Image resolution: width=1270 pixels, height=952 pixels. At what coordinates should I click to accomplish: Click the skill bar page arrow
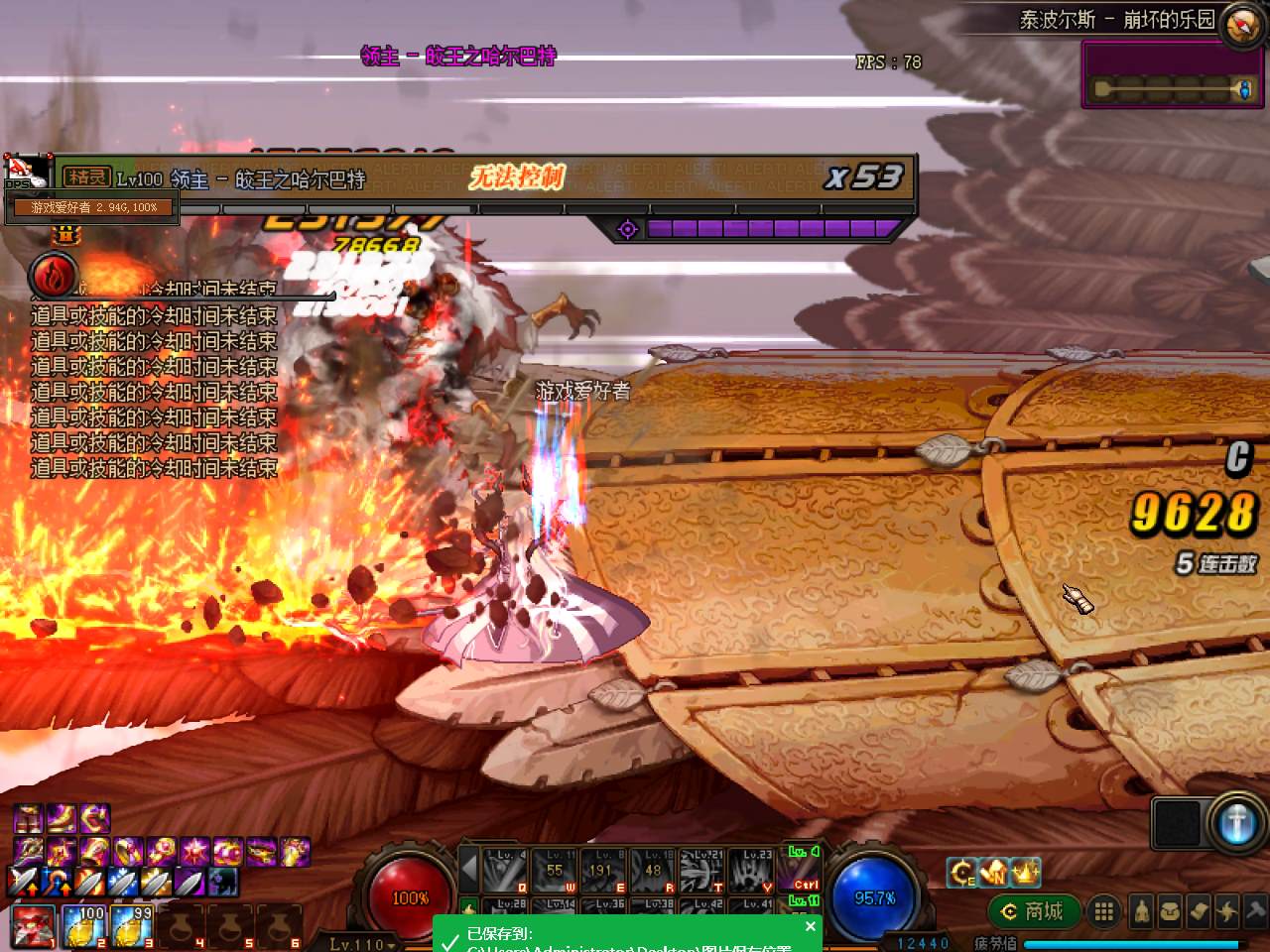click(x=469, y=873)
